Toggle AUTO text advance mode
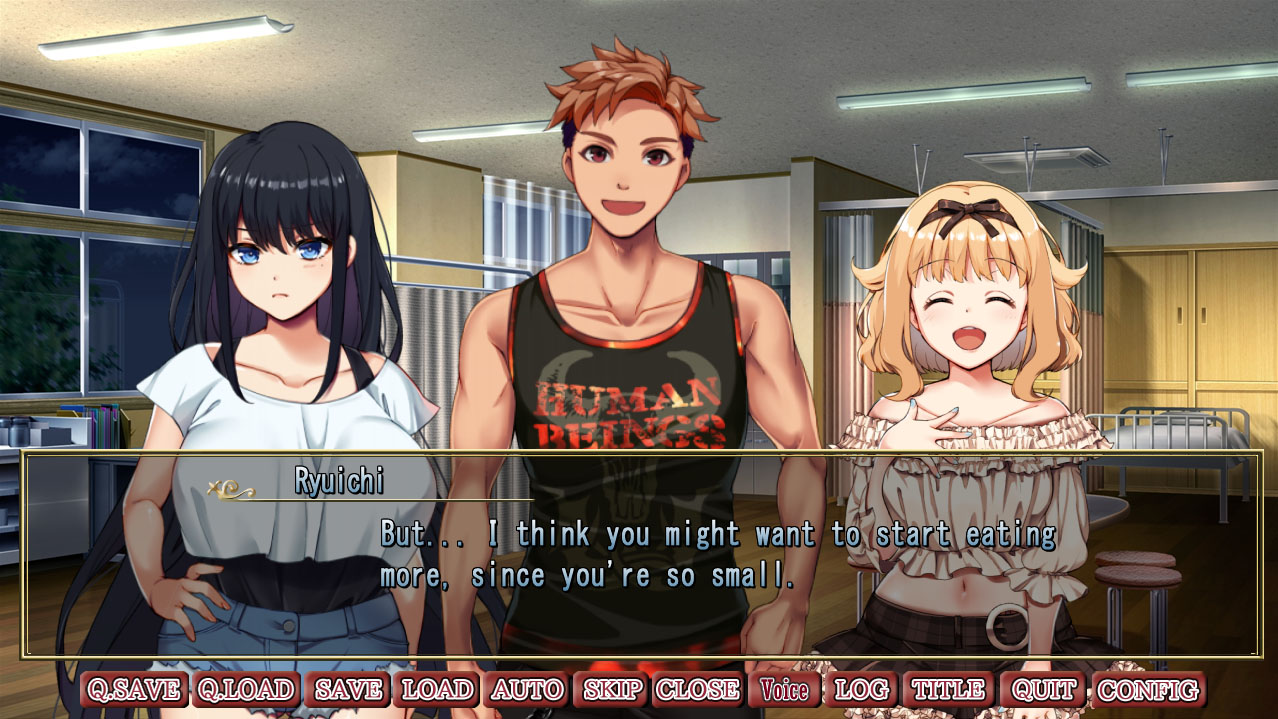This screenshot has height=719, width=1278. point(527,690)
